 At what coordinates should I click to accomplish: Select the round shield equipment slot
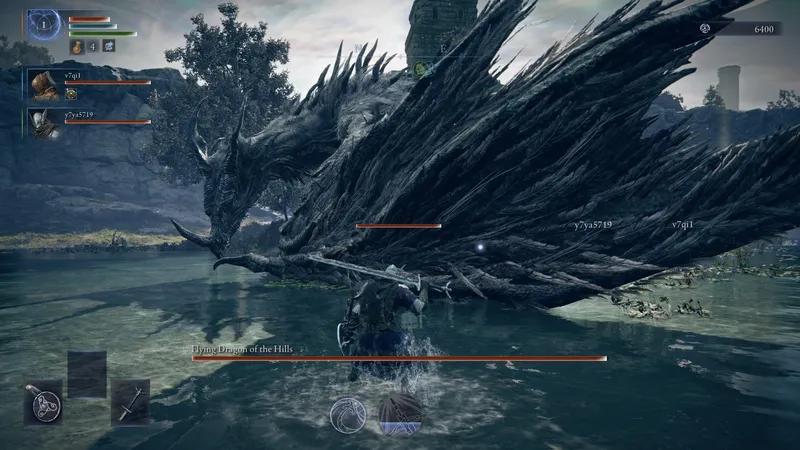coord(44,403)
